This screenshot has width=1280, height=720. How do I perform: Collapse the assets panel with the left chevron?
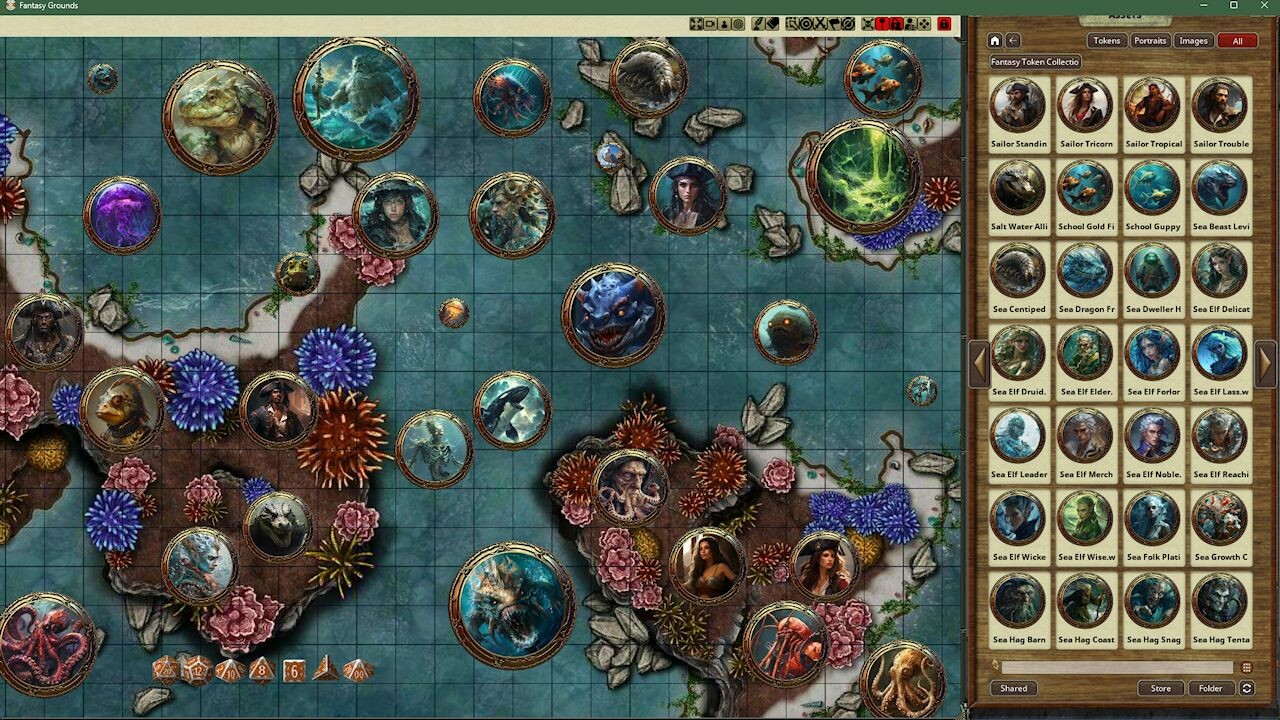979,365
